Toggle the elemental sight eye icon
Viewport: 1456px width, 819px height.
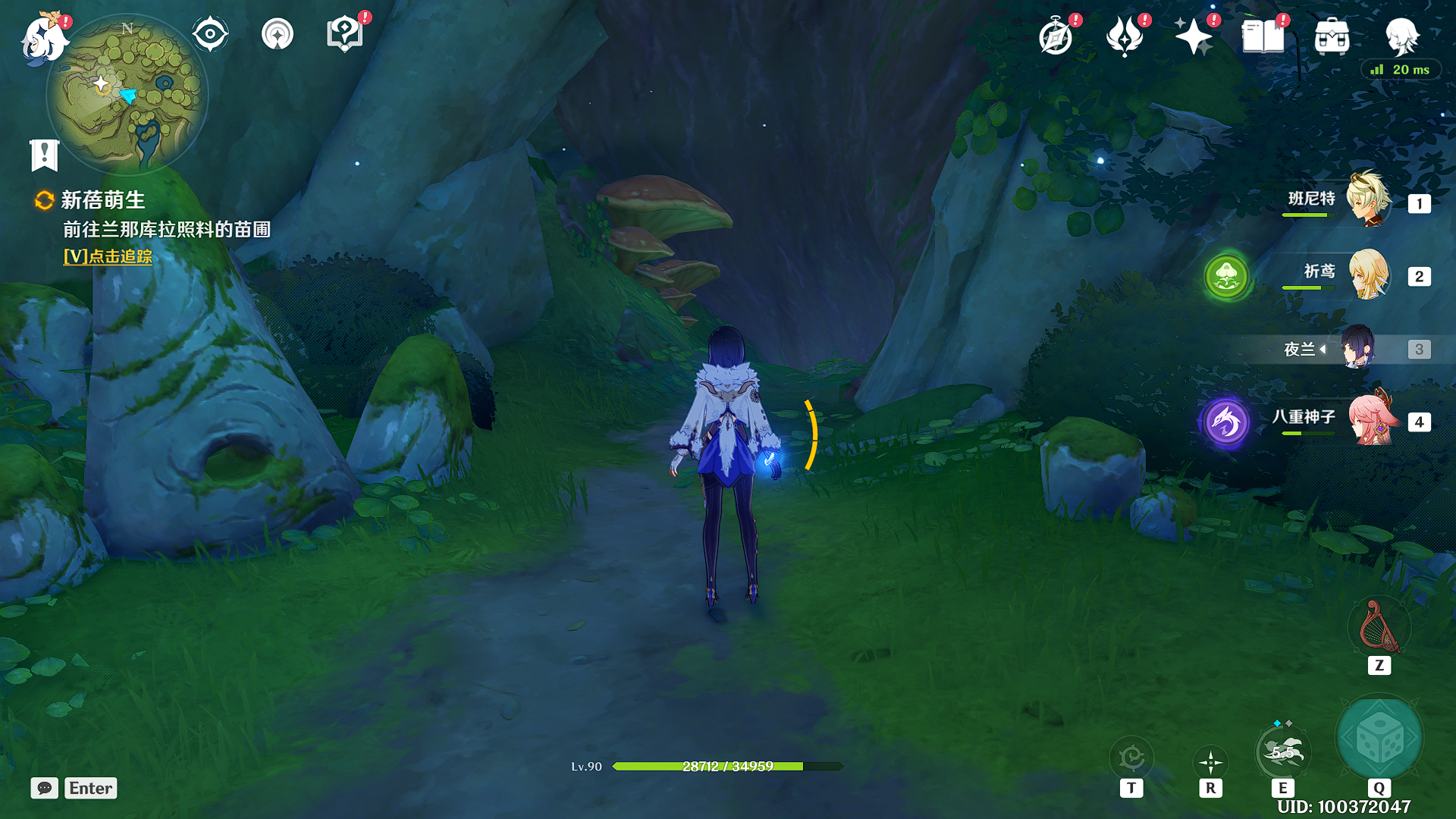tap(210, 34)
